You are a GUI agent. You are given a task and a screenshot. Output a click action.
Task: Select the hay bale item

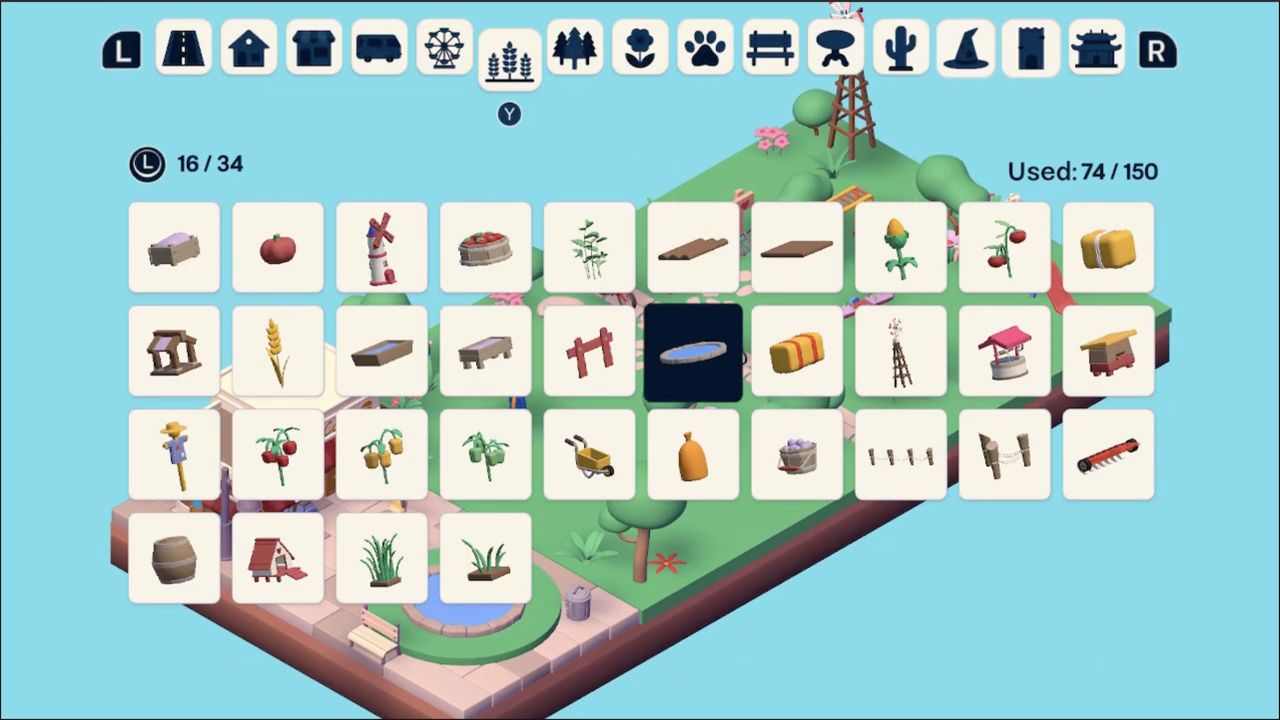tap(1109, 248)
